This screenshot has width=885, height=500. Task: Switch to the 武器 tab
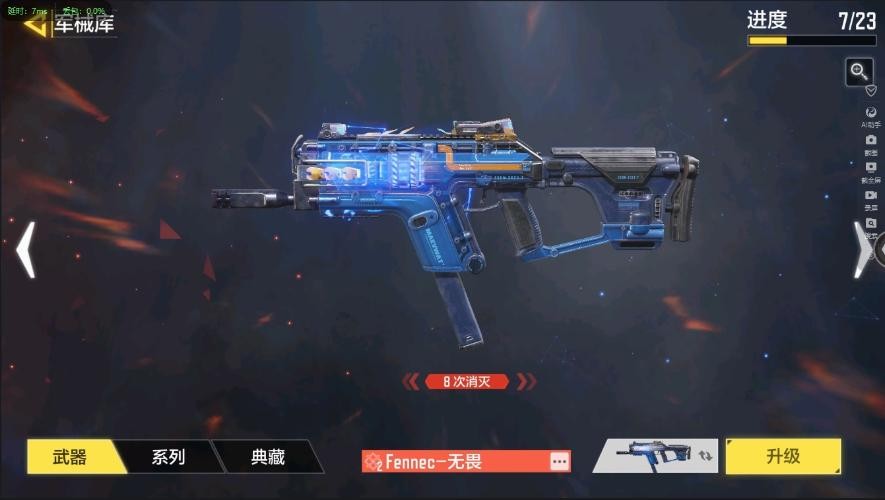[69, 457]
